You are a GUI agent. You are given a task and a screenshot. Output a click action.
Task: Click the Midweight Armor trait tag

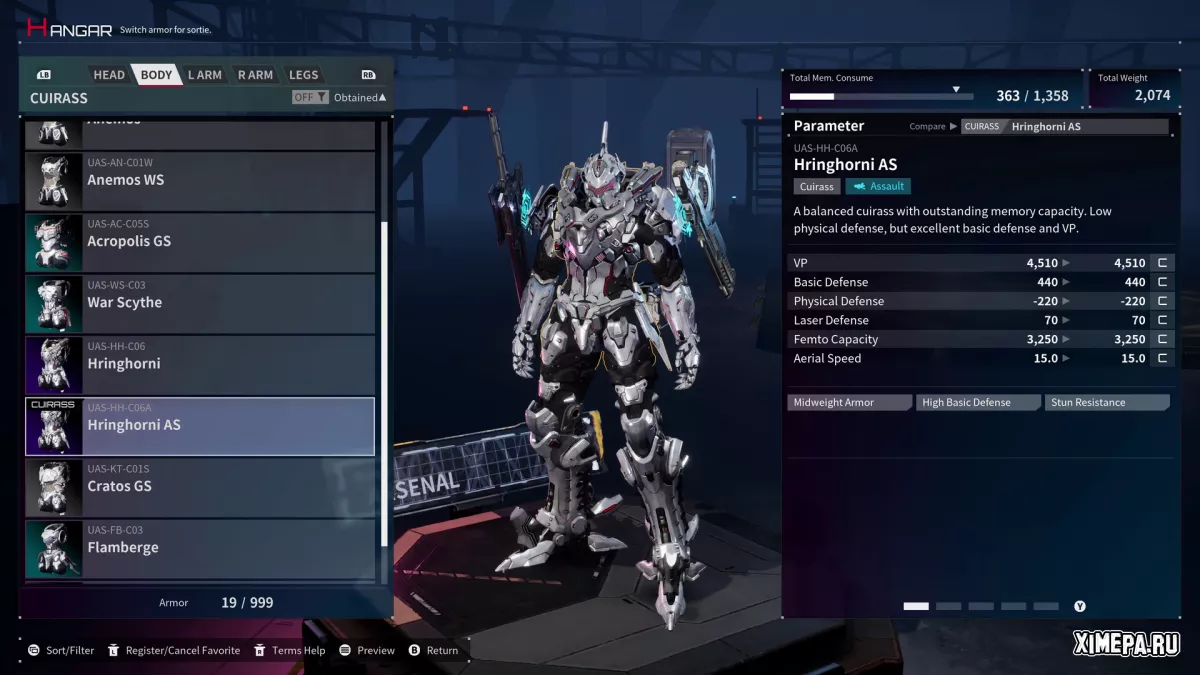point(848,403)
